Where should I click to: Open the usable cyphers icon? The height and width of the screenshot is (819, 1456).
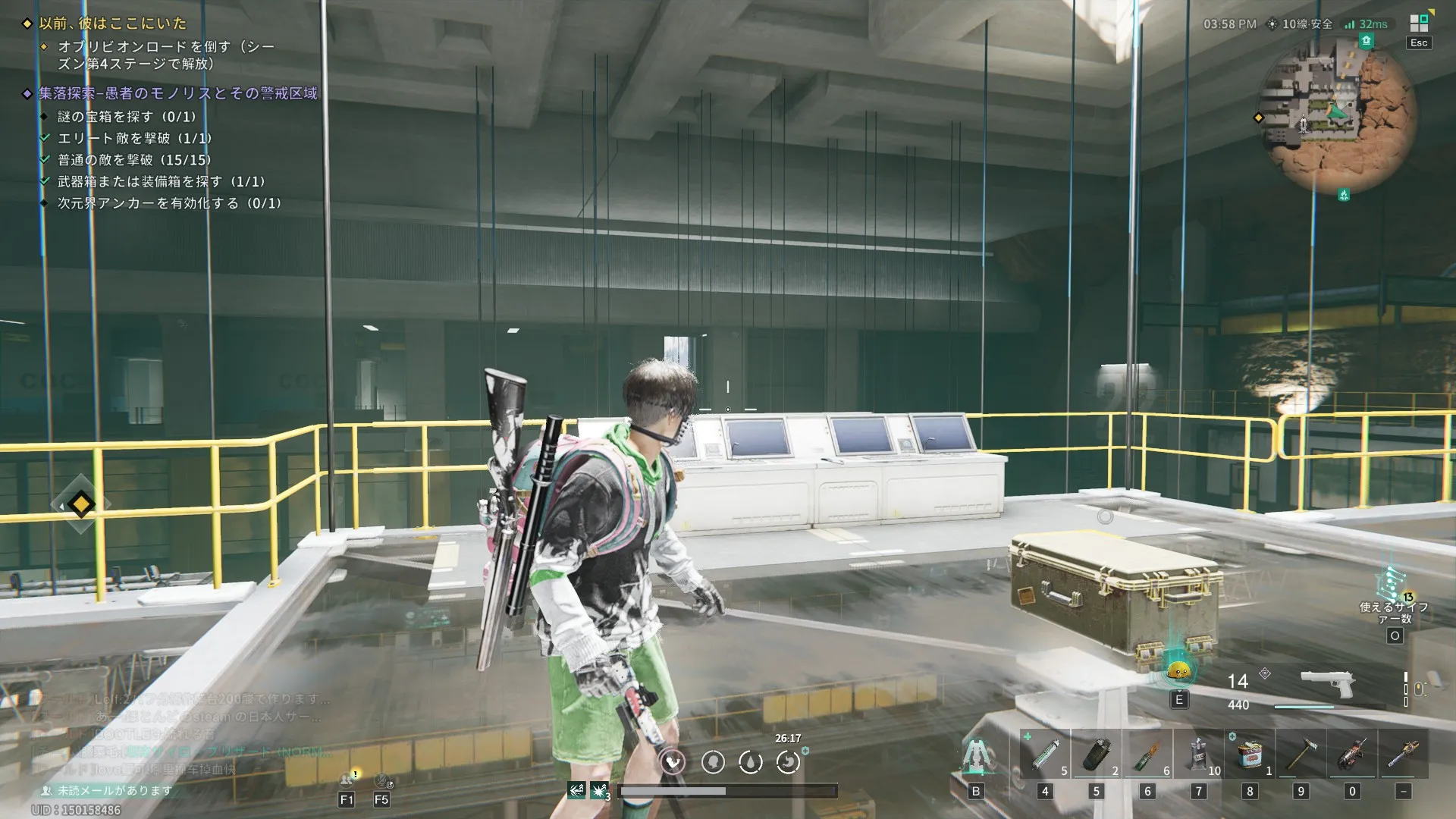(1393, 585)
